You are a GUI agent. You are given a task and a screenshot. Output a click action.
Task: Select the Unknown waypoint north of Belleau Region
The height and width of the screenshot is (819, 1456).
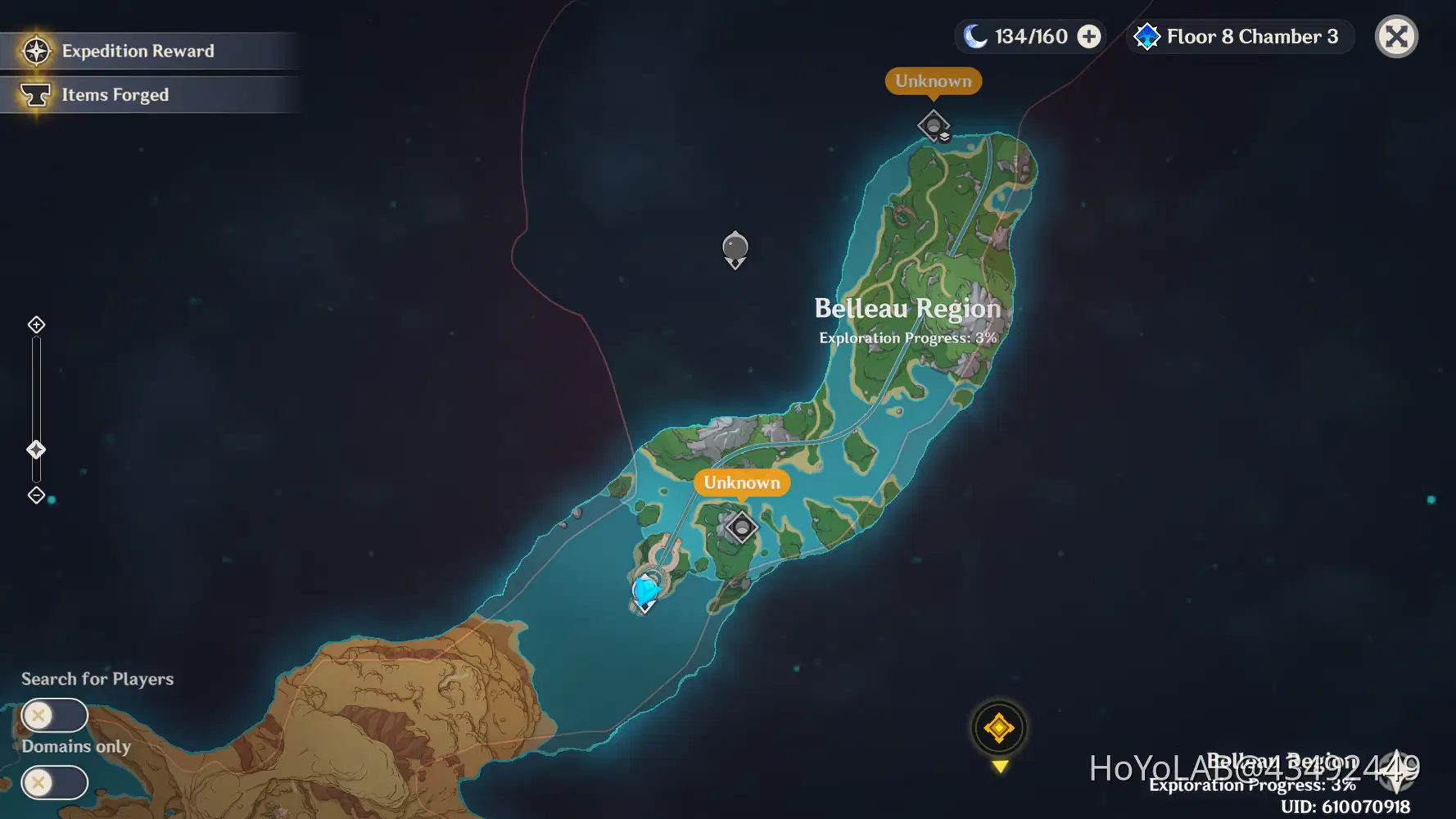tap(933, 126)
